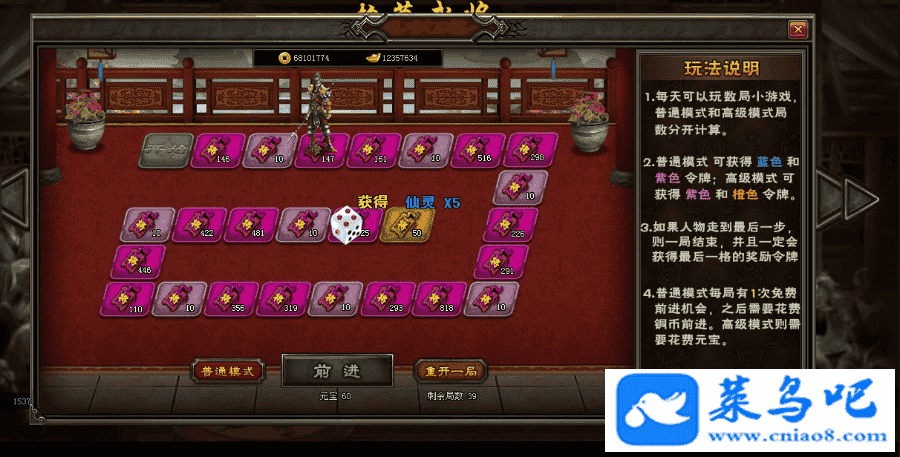Select the board tile numbered 516

click(477, 149)
